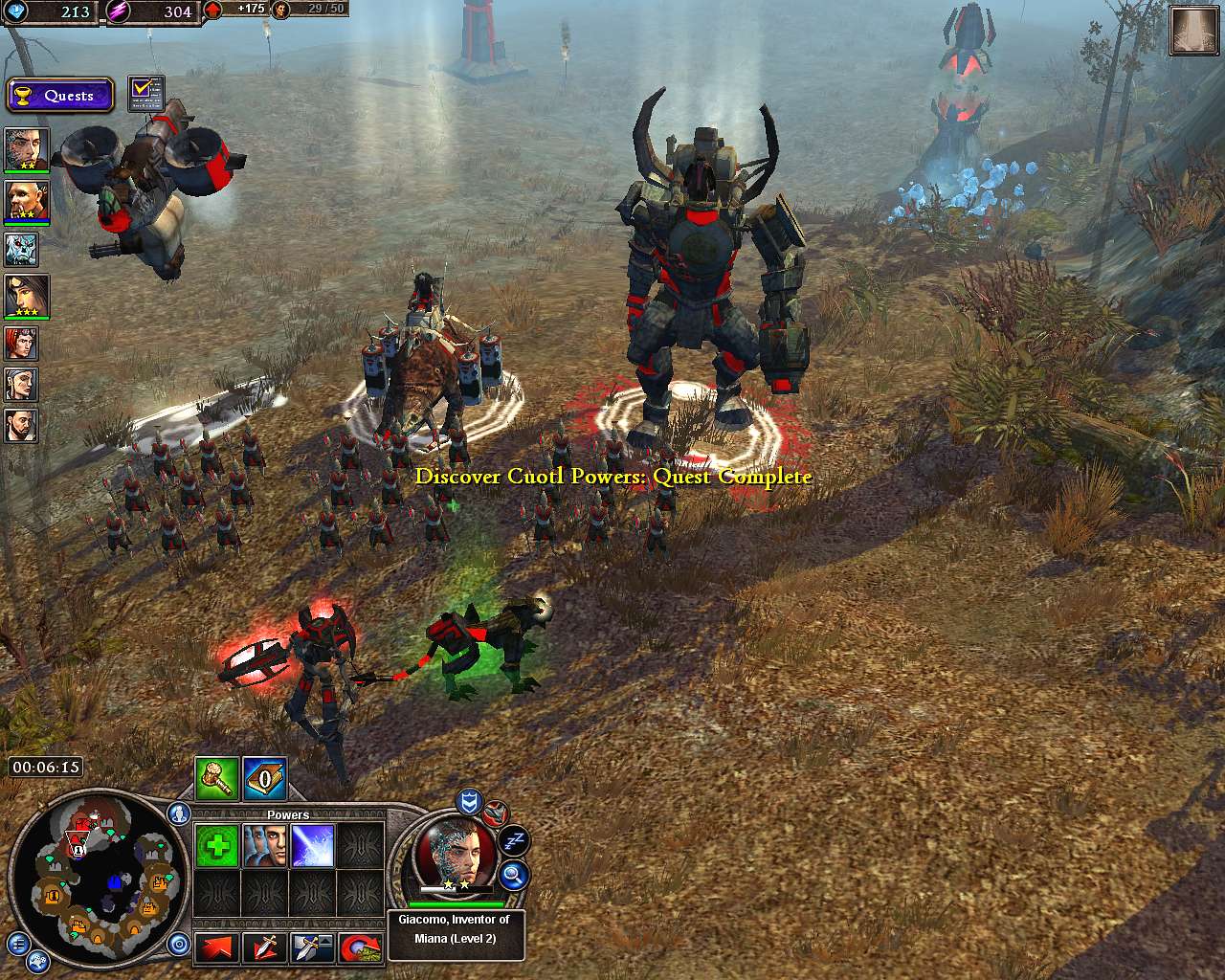The height and width of the screenshot is (980, 1225).
Task: Open the blue research book icon
Action: 265,778
